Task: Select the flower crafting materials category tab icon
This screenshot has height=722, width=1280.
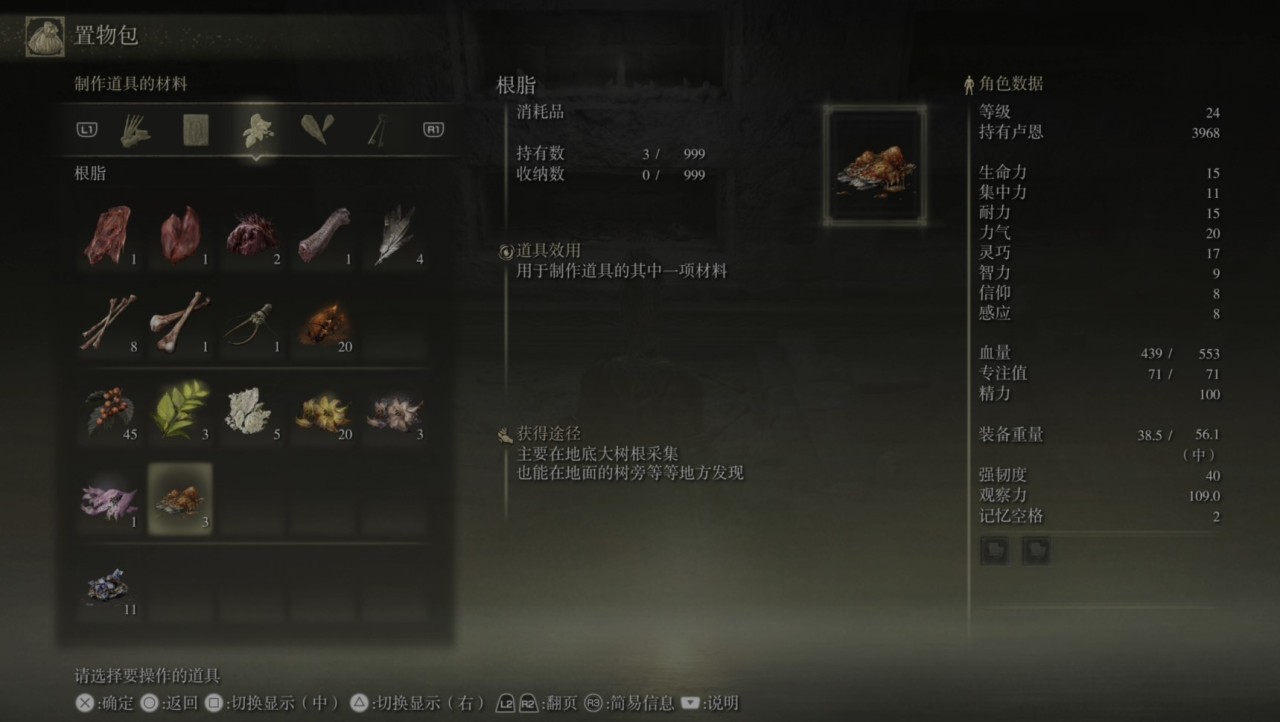Action: [x=258, y=130]
